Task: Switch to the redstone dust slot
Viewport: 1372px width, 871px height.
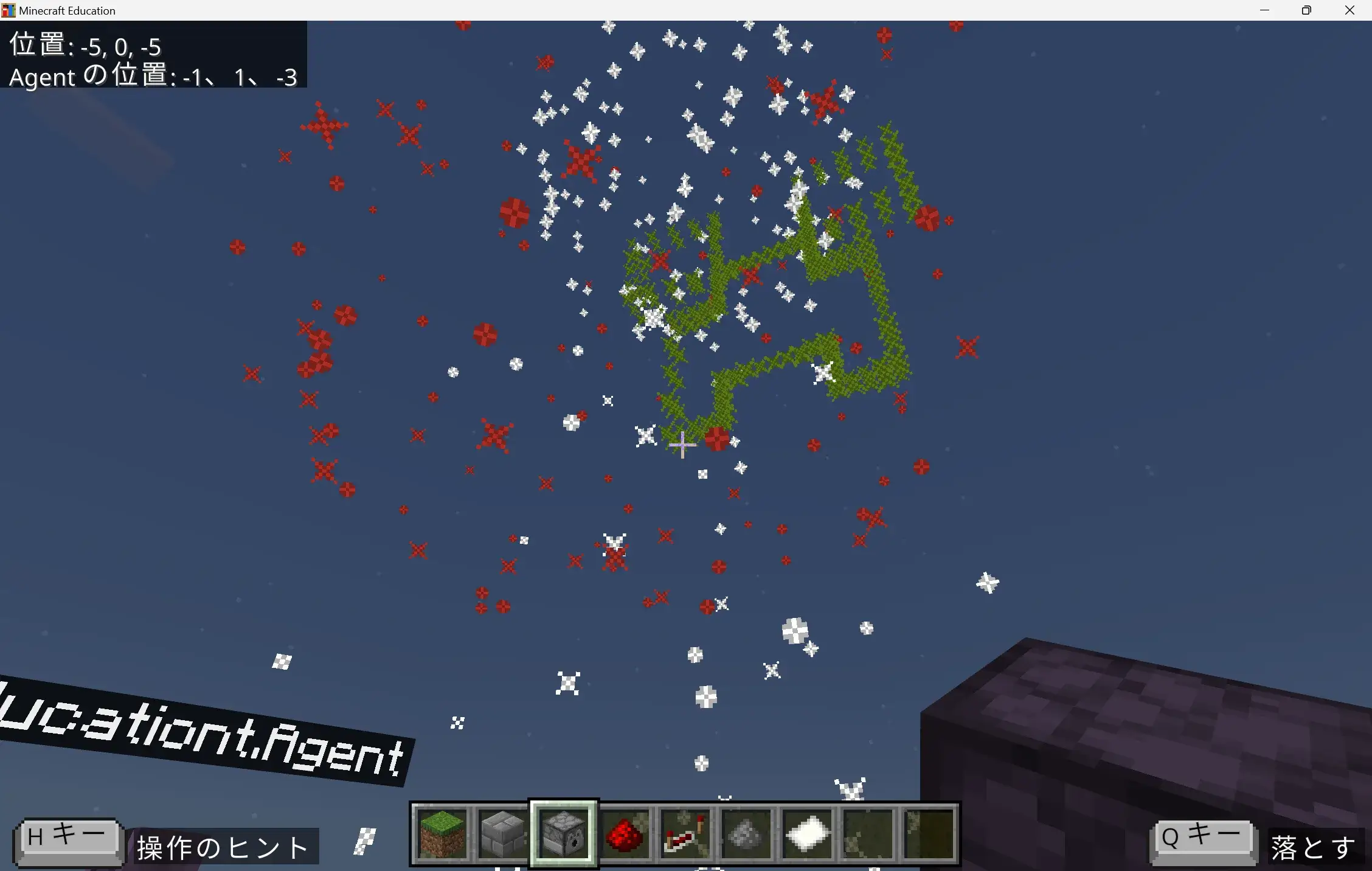Action: [x=625, y=833]
